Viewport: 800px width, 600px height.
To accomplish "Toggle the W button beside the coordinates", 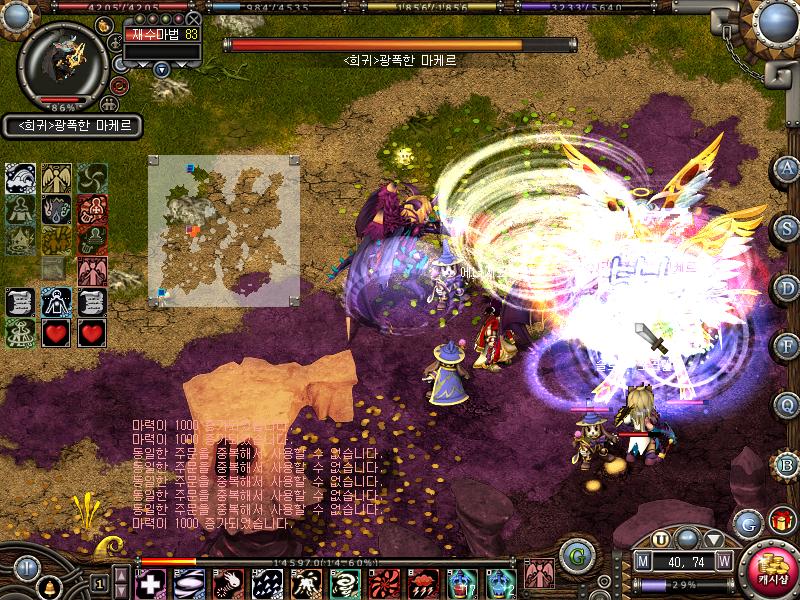I will pyautogui.click(x=723, y=561).
